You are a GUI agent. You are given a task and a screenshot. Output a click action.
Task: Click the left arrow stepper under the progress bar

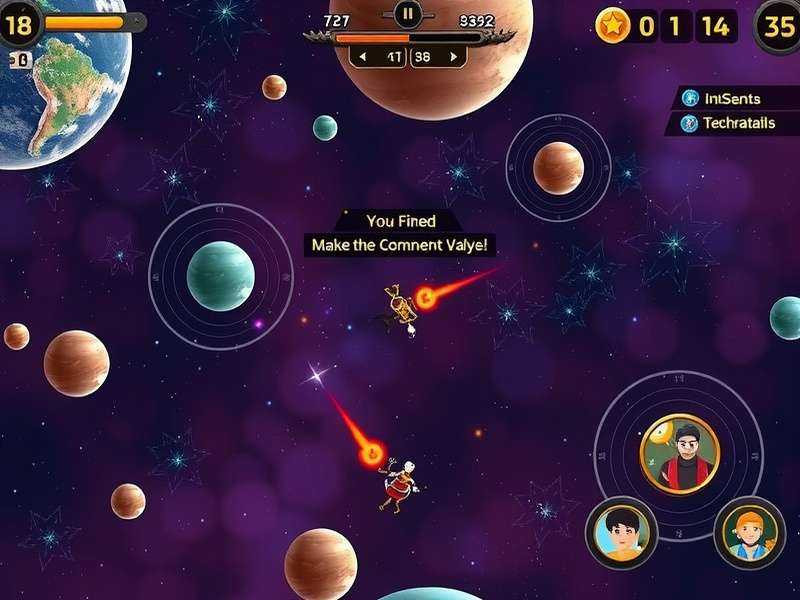(x=362, y=57)
